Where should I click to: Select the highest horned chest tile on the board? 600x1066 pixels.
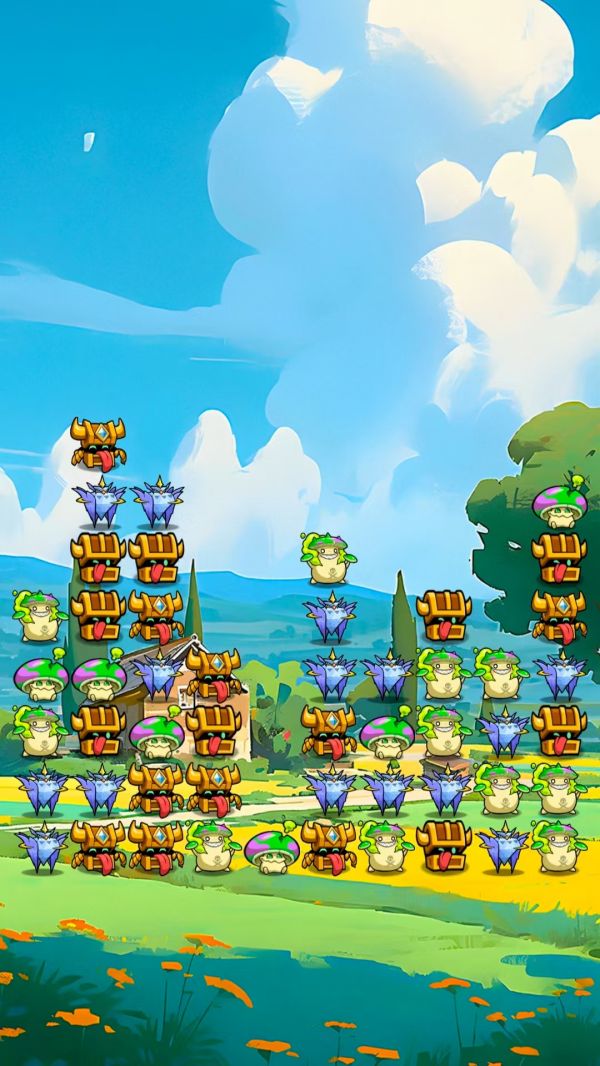pyautogui.click(x=98, y=443)
